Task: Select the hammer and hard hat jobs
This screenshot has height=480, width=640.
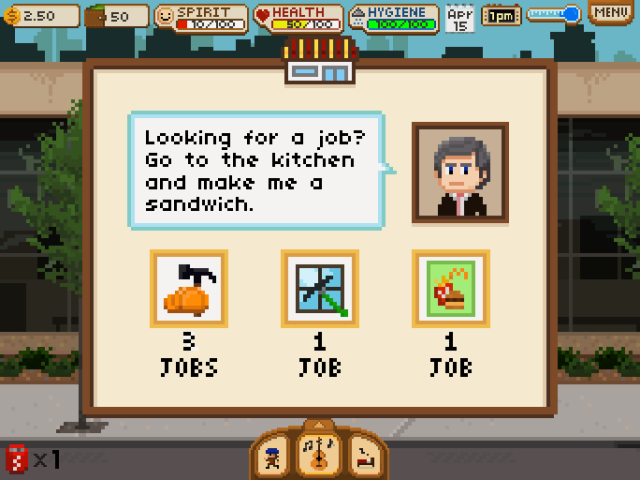Action: click(x=189, y=288)
